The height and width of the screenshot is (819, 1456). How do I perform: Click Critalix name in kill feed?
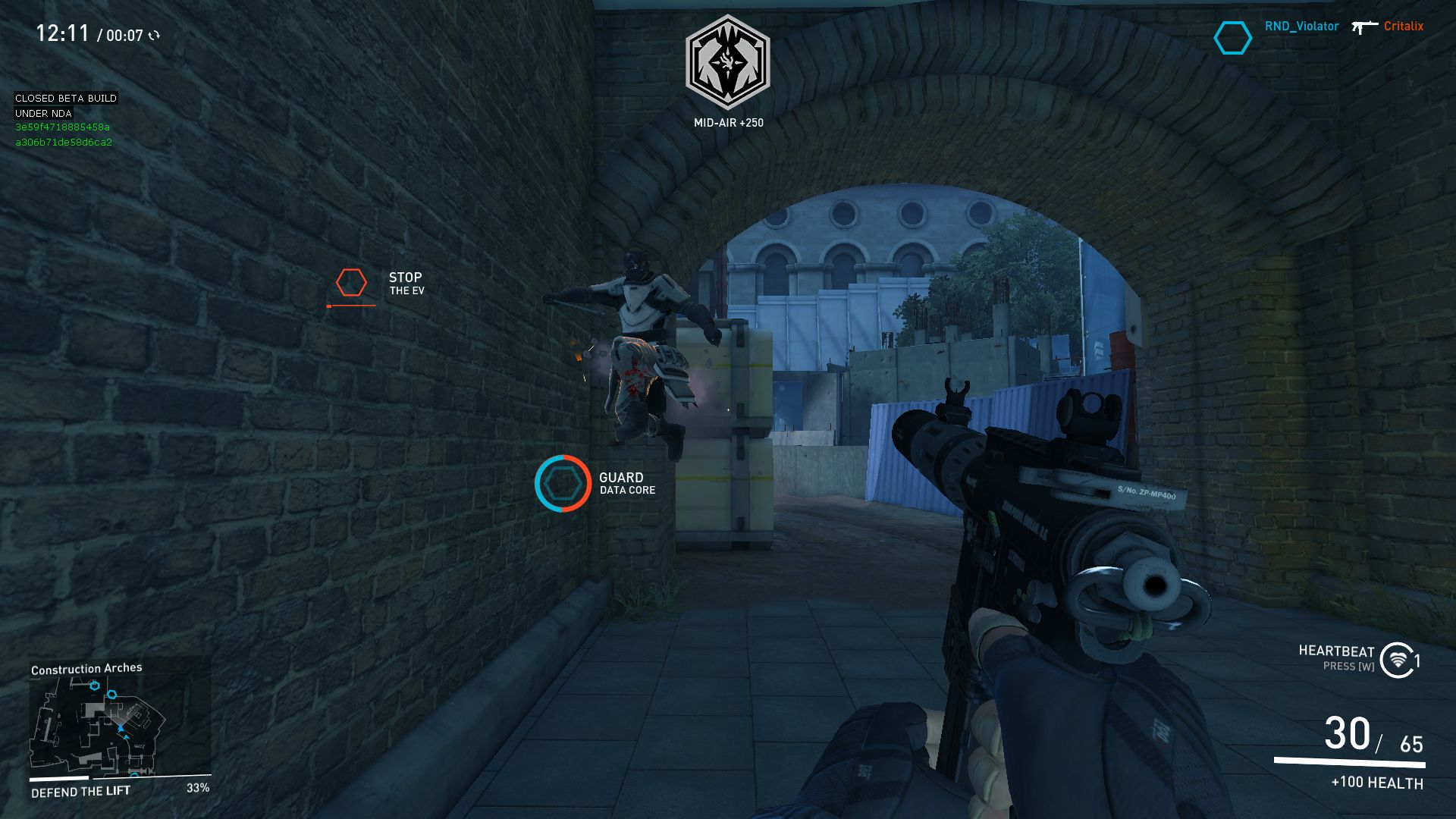[x=1403, y=27]
